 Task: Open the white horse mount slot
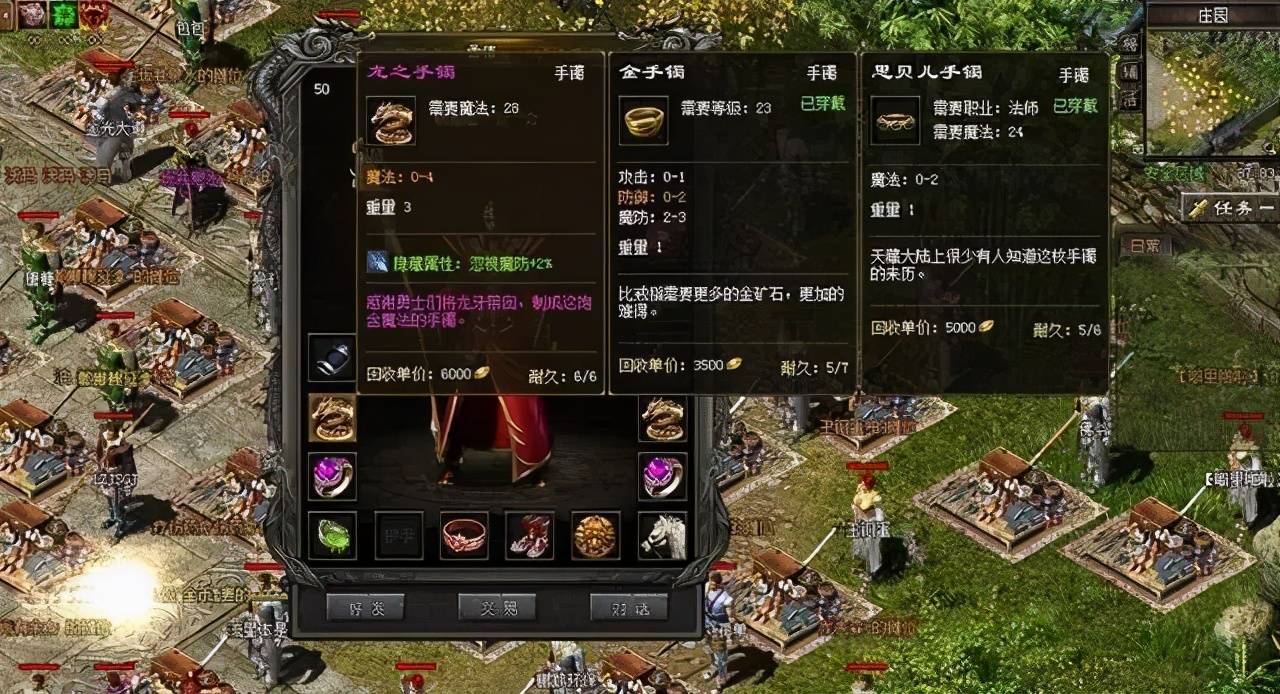pos(663,535)
